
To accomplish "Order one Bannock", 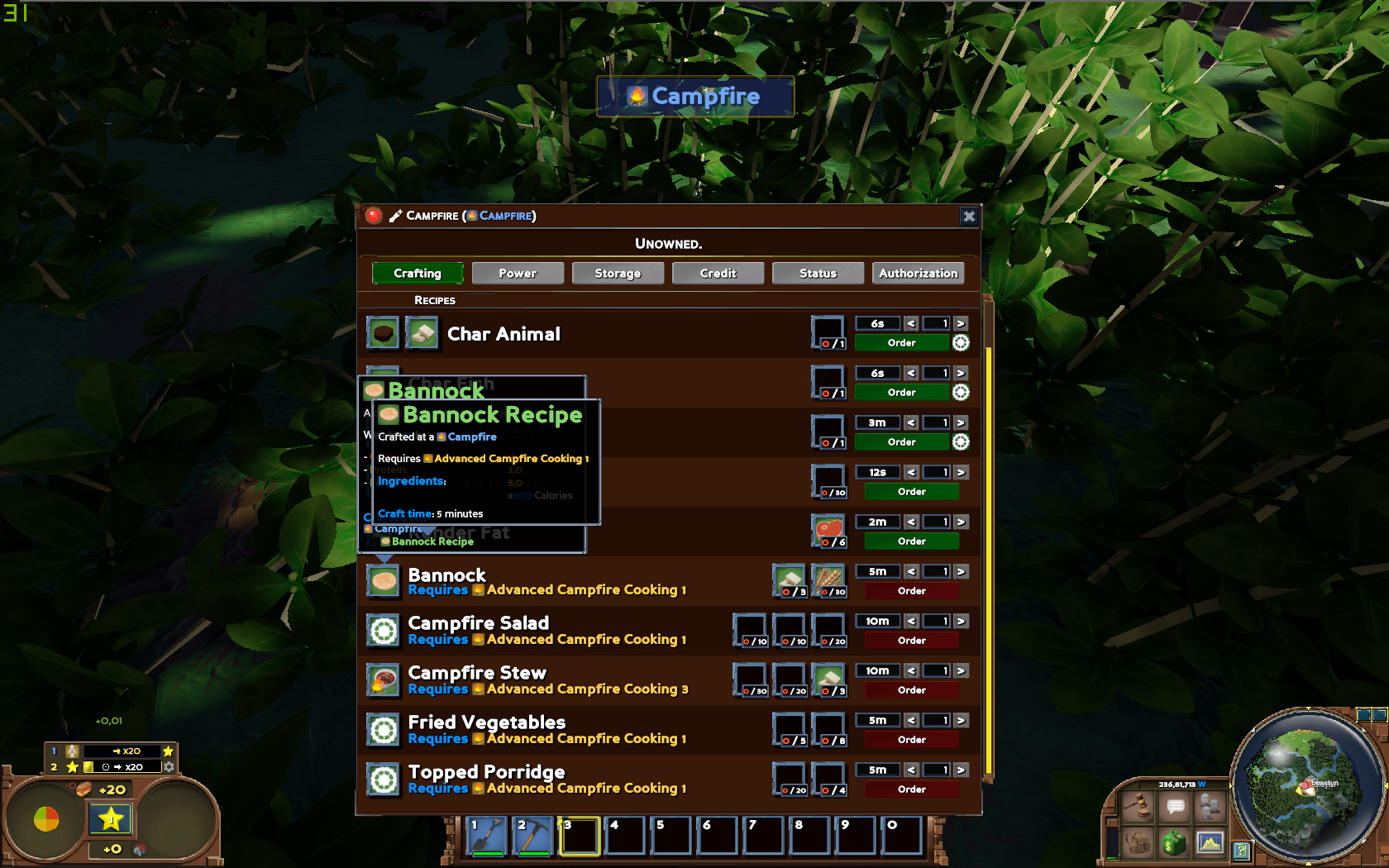I will pyautogui.click(x=911, y=590).
